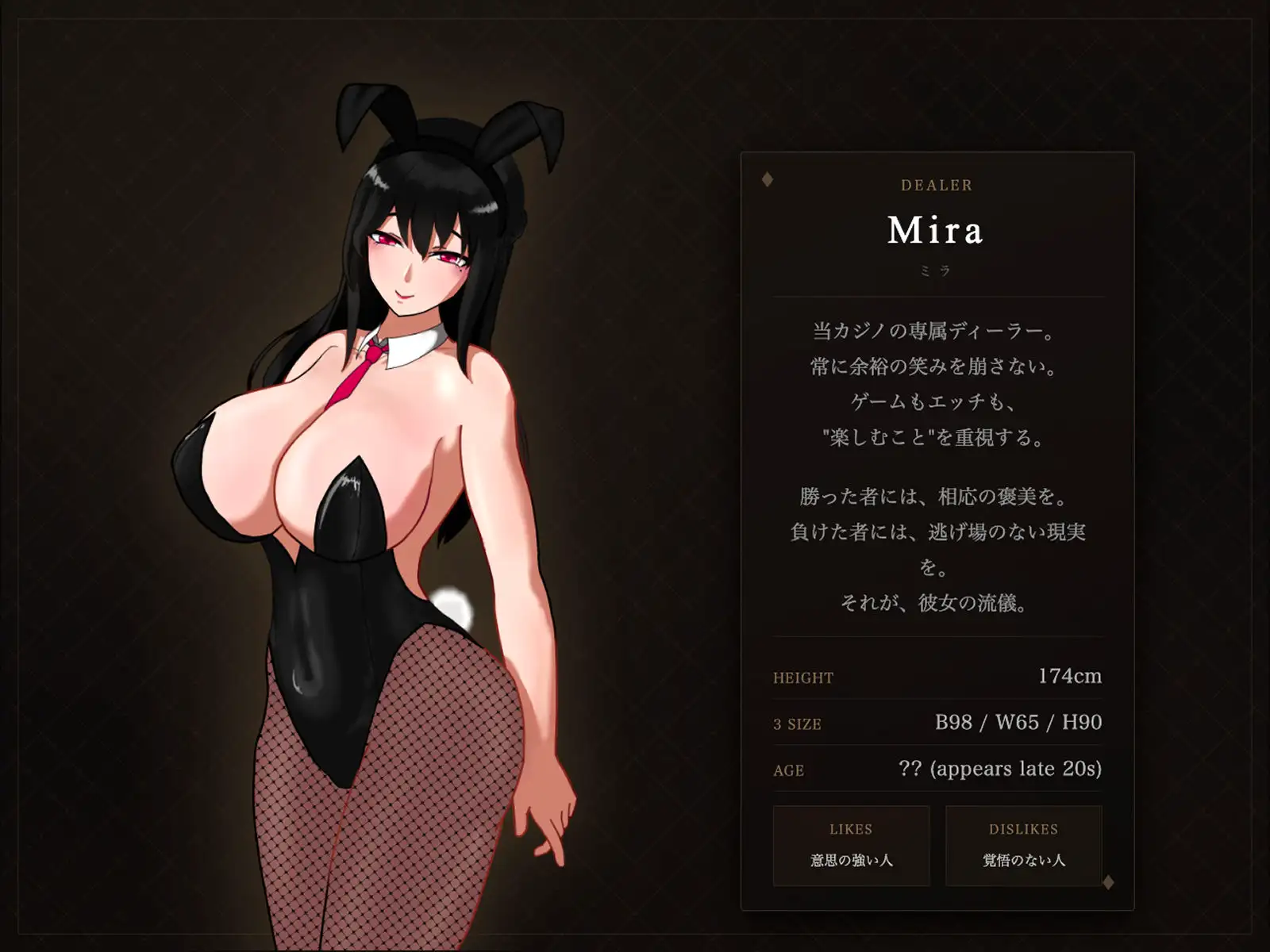Select the ミラ name reading label

tap(937, 270)
